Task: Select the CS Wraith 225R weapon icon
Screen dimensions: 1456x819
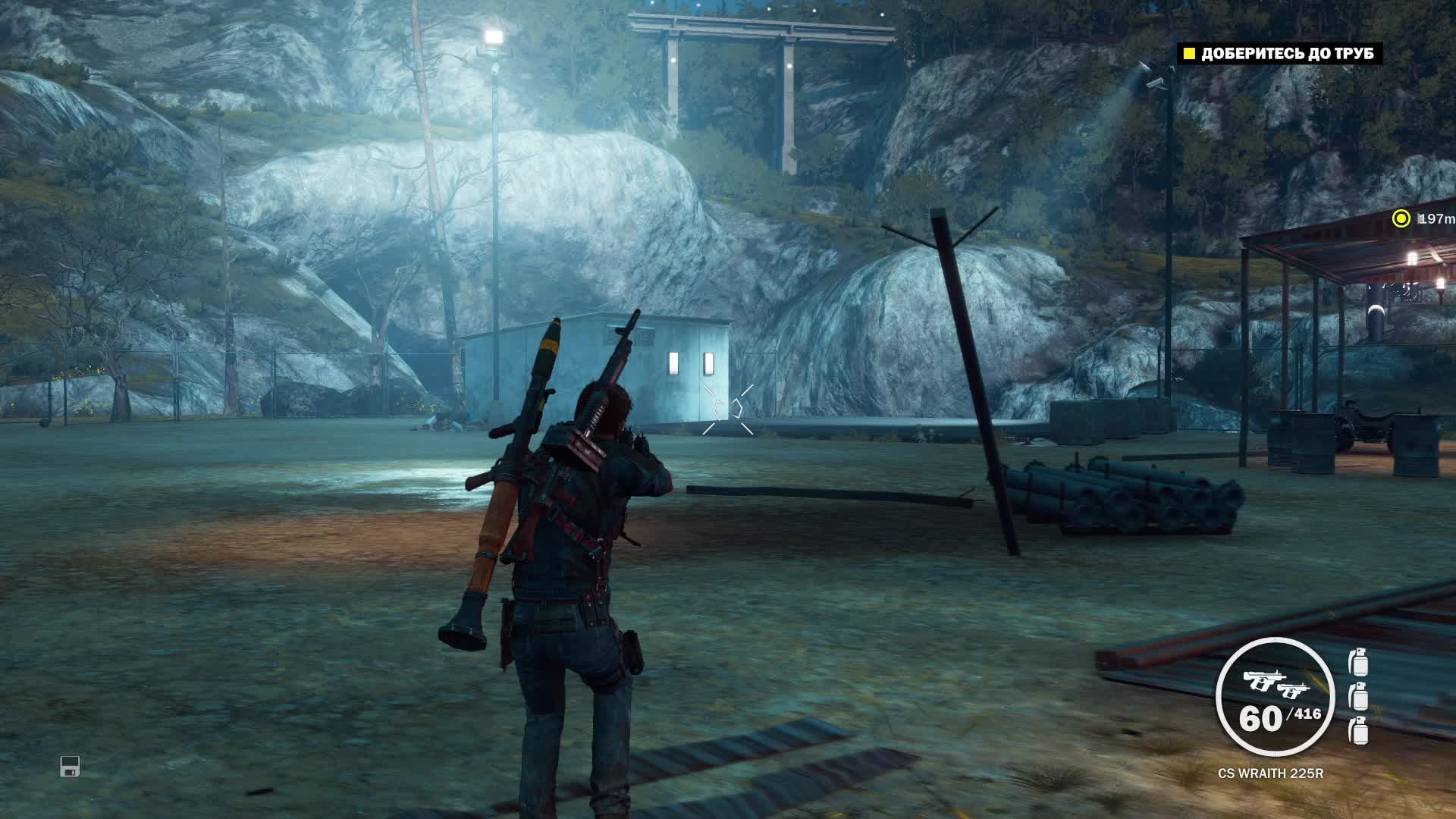Action: tap(1274, 683)
